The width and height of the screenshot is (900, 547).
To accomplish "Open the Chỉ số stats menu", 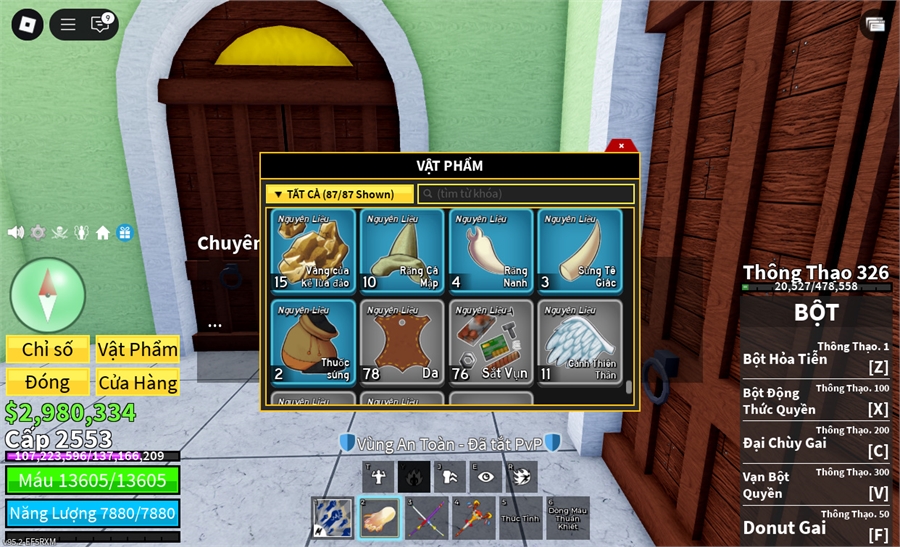I will pyautogui.click(x=48, y=349).
